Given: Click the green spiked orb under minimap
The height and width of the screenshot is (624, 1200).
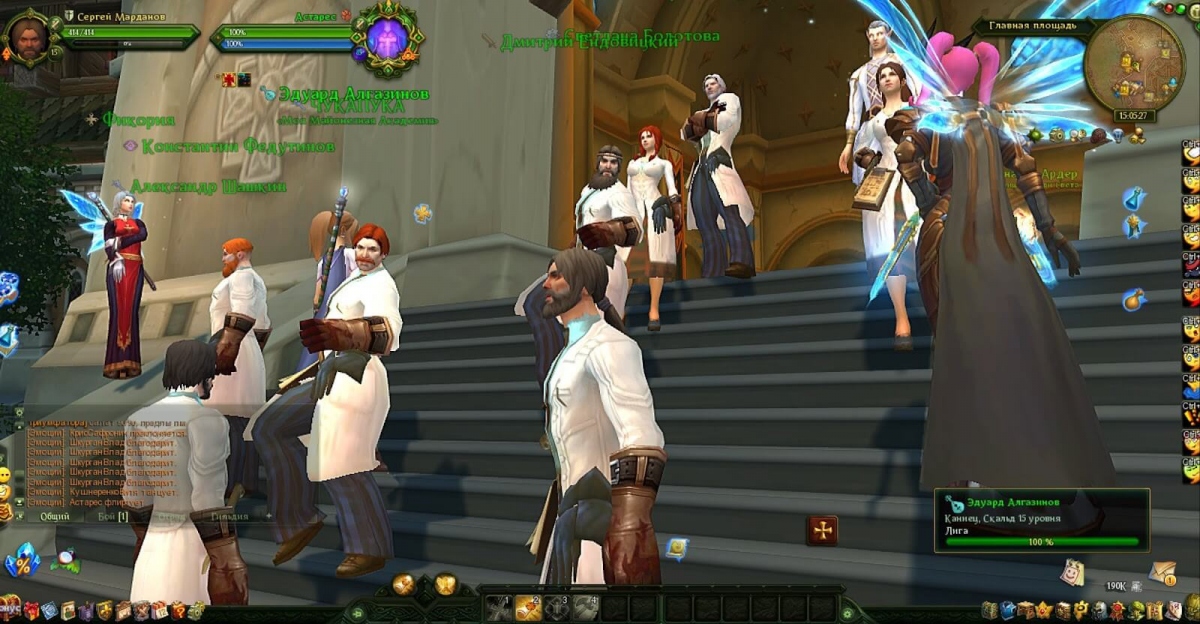Looking at the screenshot, I should pos(1036,134).
